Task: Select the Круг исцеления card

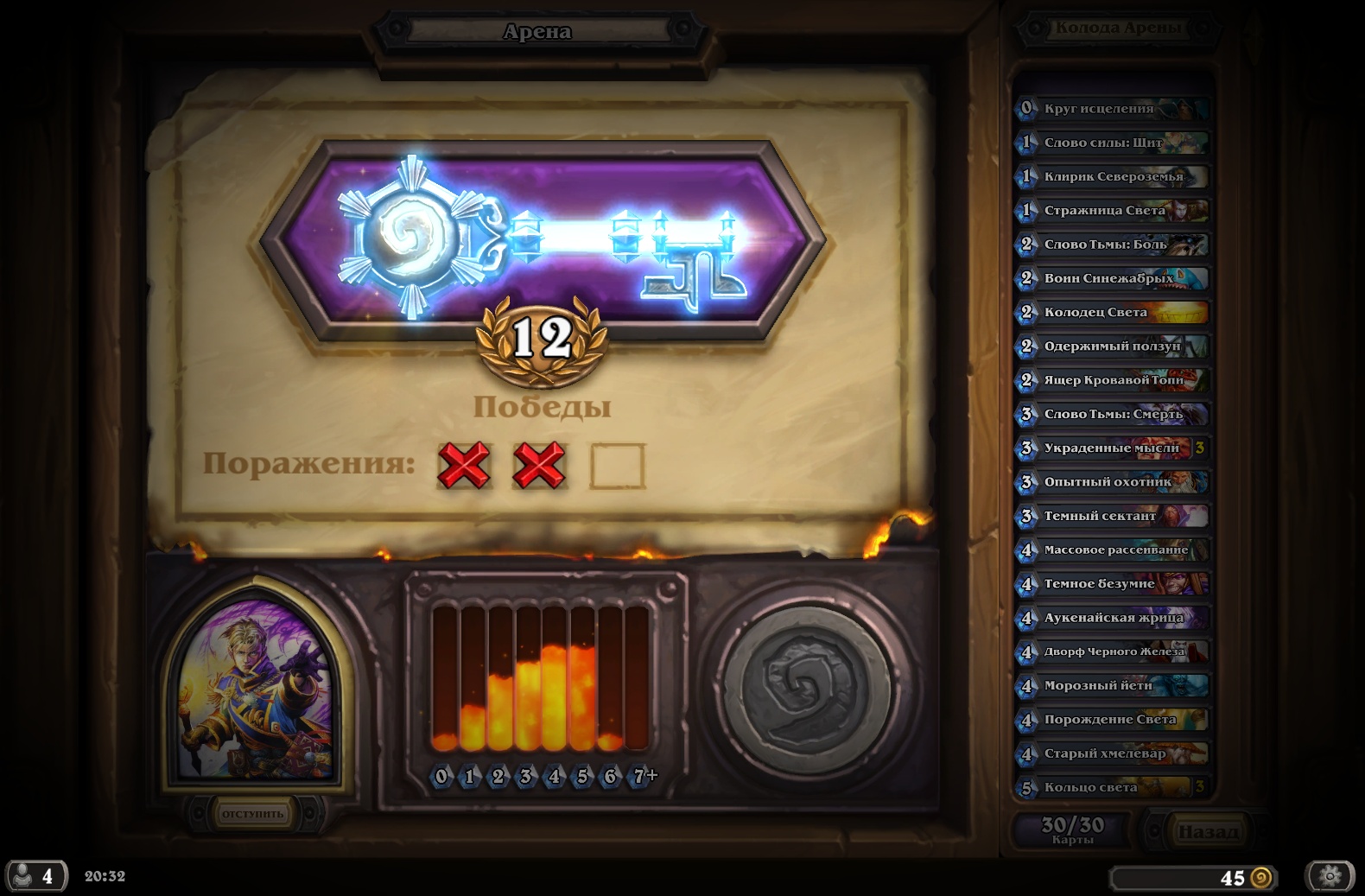Action: (1112, 109)
